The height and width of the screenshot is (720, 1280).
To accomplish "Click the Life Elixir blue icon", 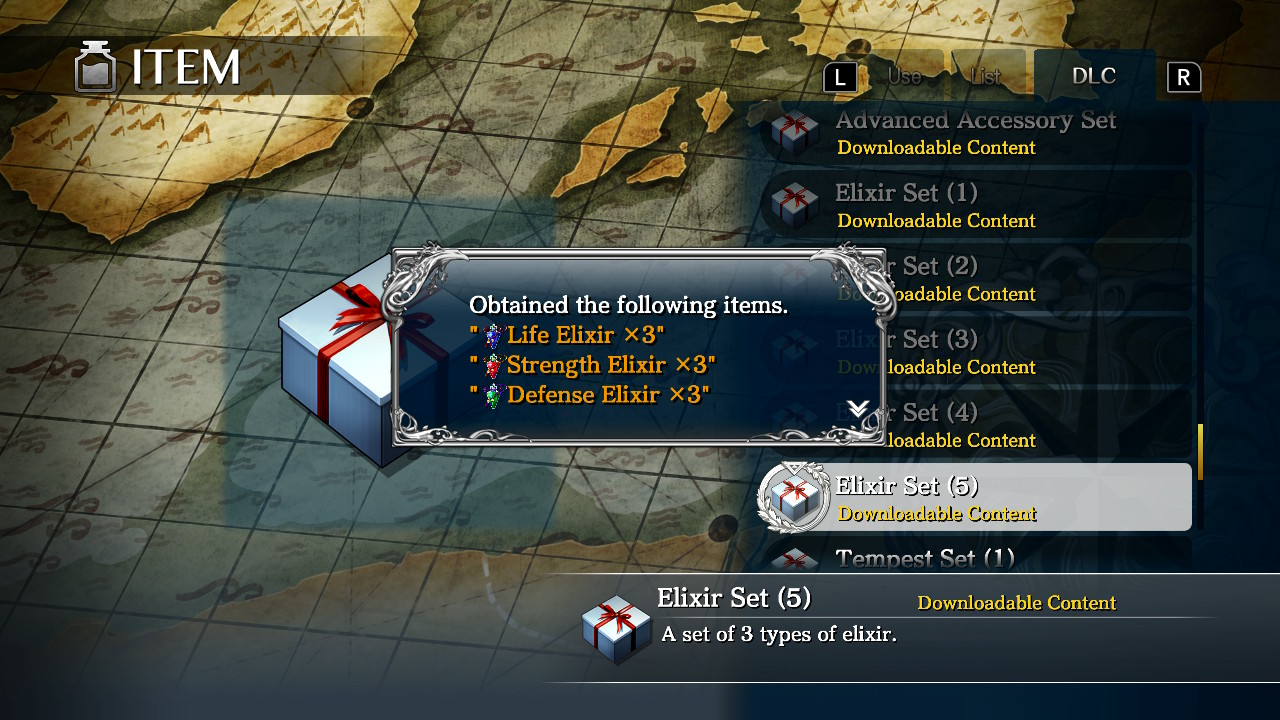I will [x=493, y=335].
